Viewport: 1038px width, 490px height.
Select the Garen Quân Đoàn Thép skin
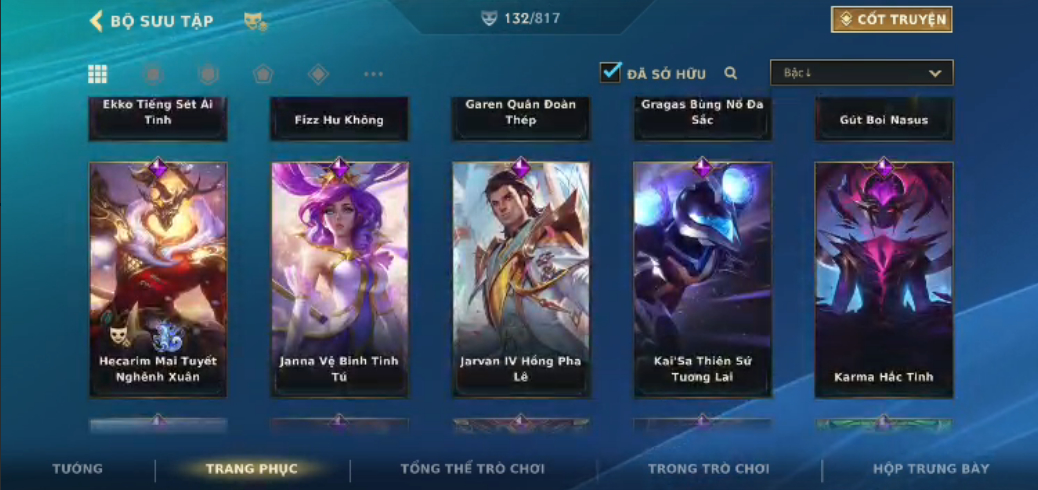coord(521,118)
